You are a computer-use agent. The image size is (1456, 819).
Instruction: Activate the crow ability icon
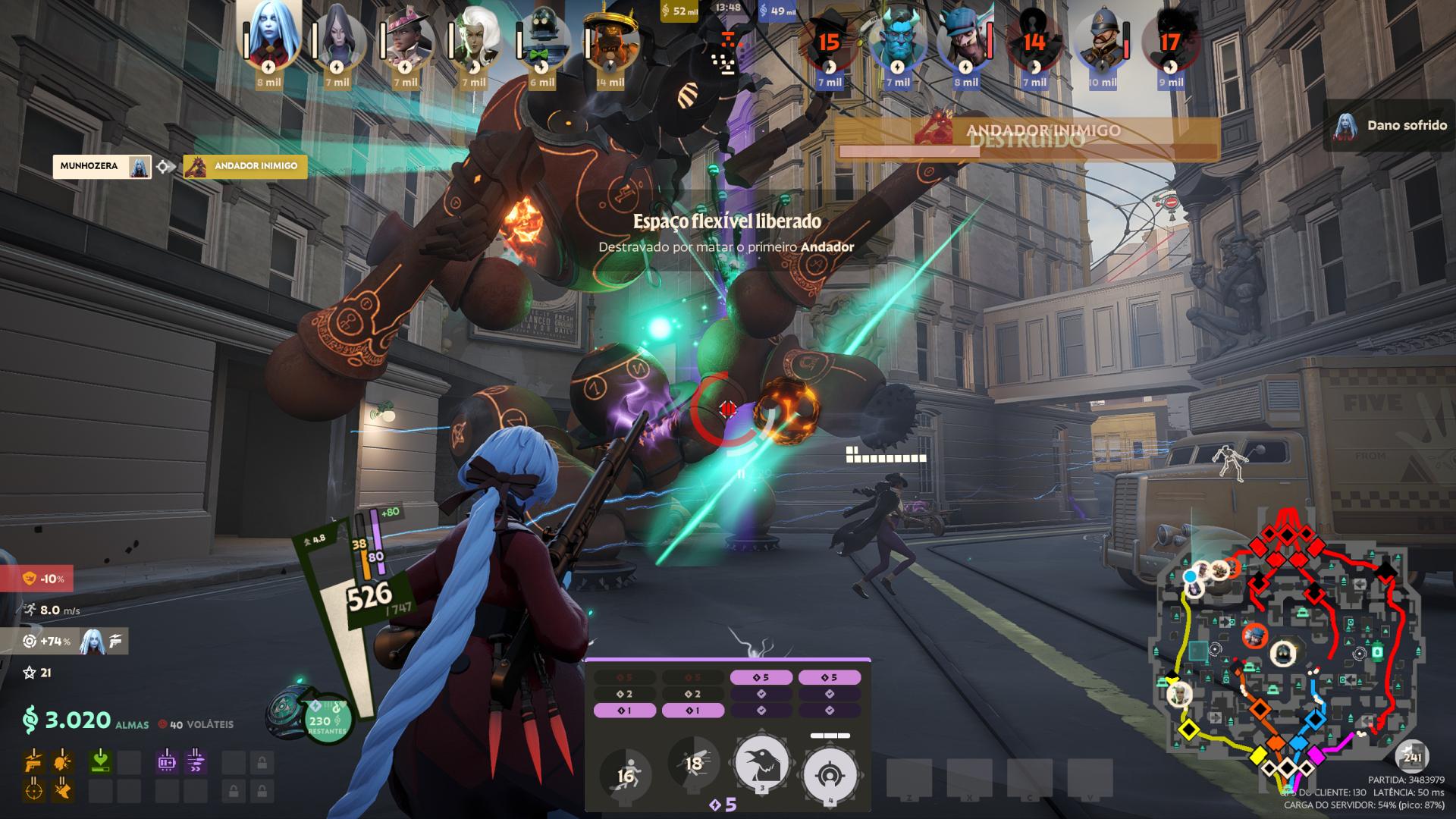coord(762,761)
